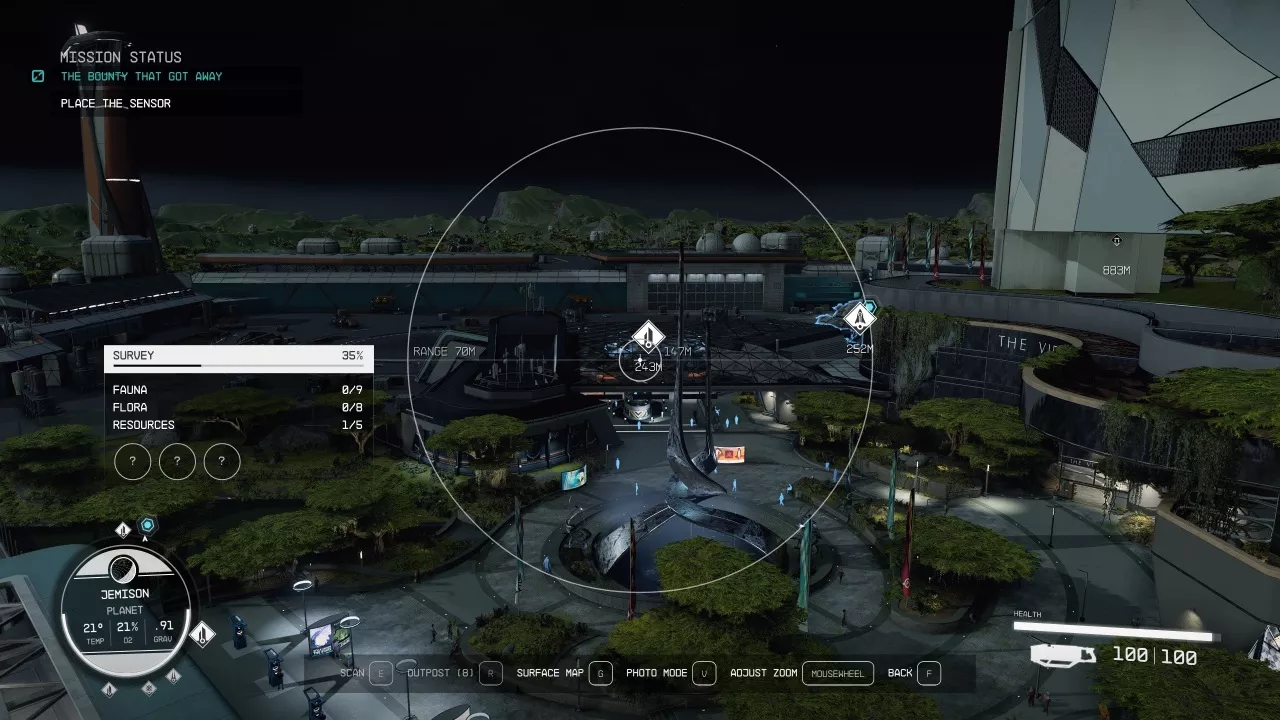The width and height of the screenshot is (1280, 720).
Task: Open the Survey progress header
Action: pos(238,356)
